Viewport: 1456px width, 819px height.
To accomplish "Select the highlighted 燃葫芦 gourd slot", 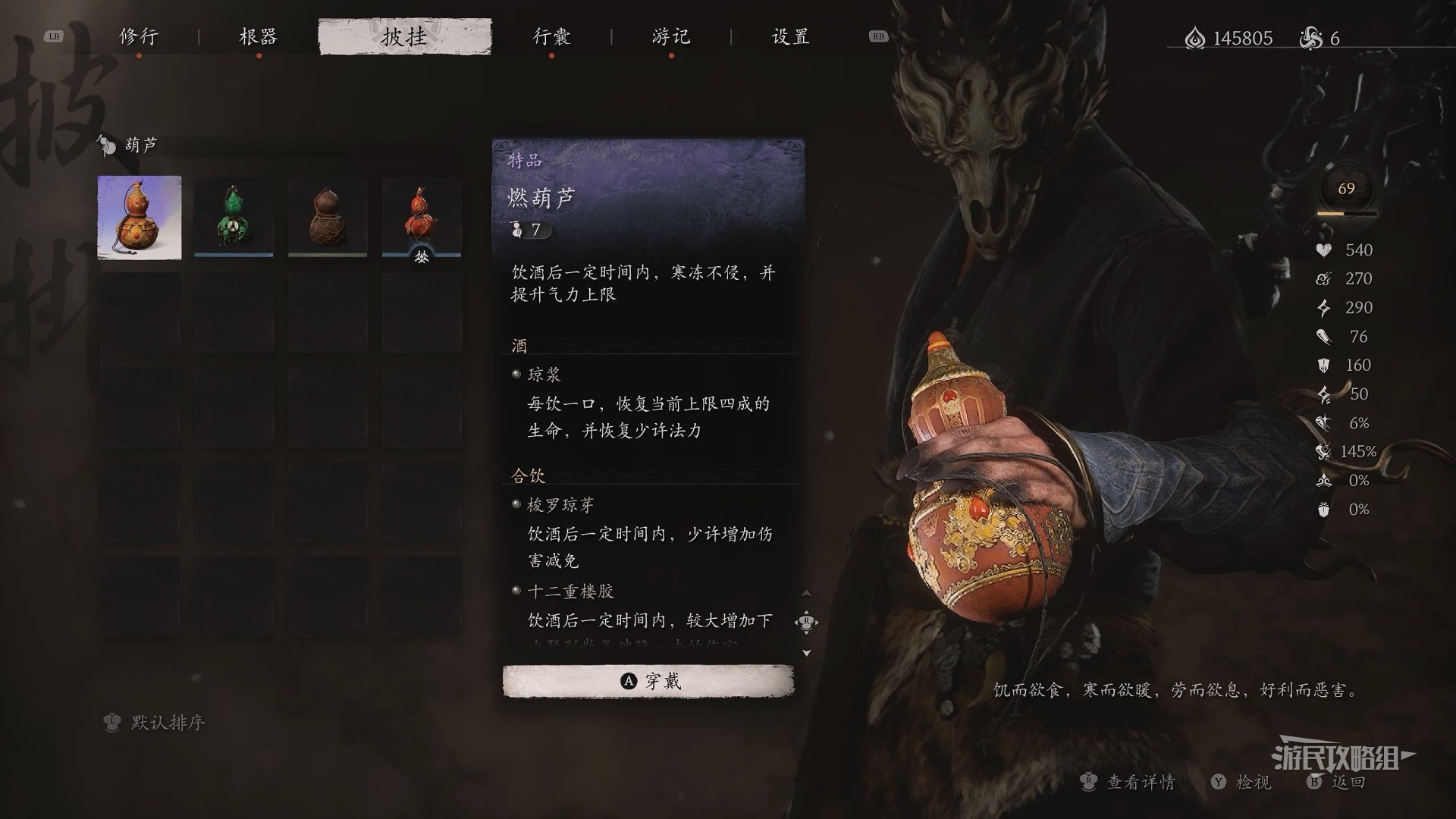I will [140, 218].
